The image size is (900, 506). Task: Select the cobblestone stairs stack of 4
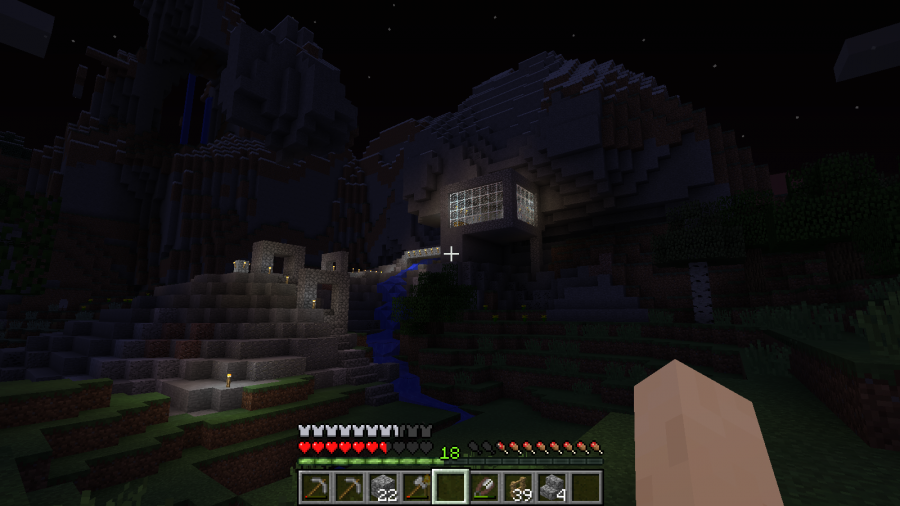551,488
